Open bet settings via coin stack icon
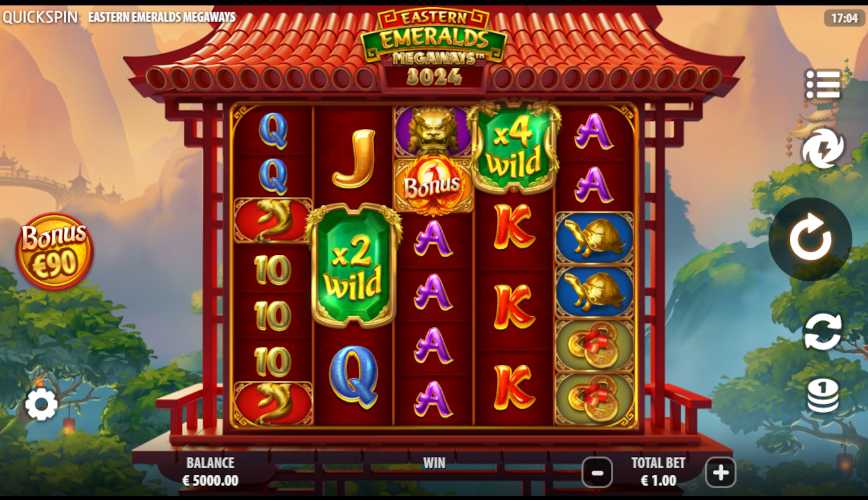This screenshot has width=868, height=500. coord(823,395)
